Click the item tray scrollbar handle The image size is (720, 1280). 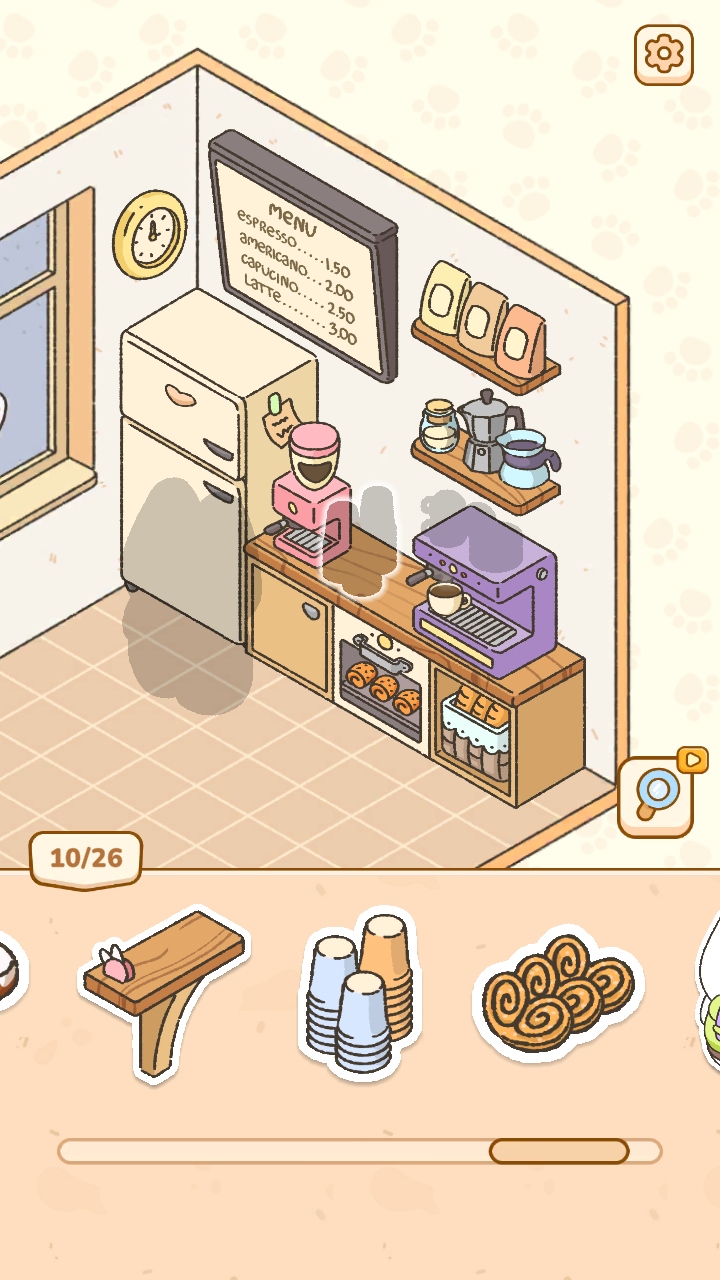pyautogui.click(x=558, y=1151)
